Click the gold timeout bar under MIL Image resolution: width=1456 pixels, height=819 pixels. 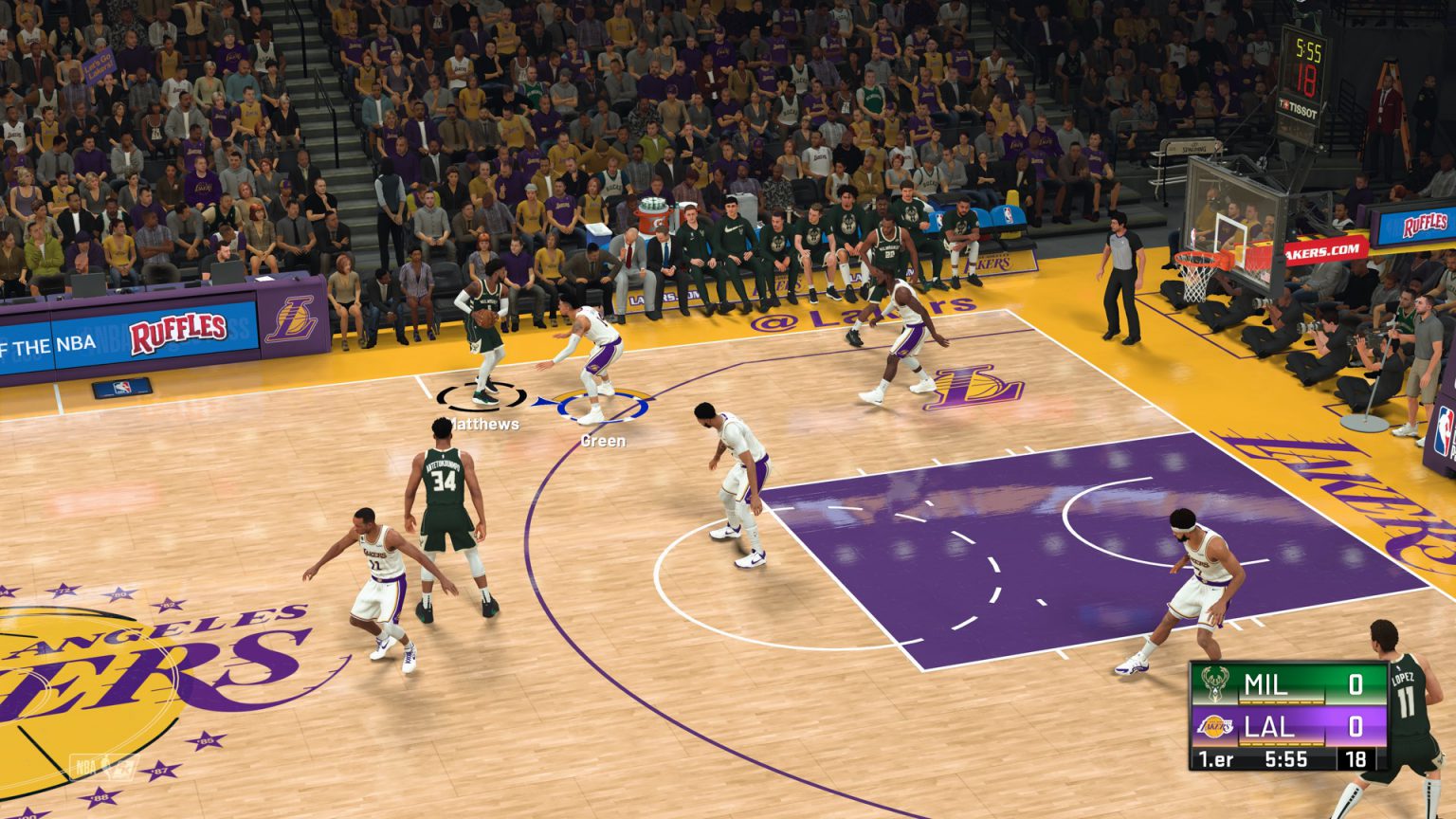pos(1282,701)
